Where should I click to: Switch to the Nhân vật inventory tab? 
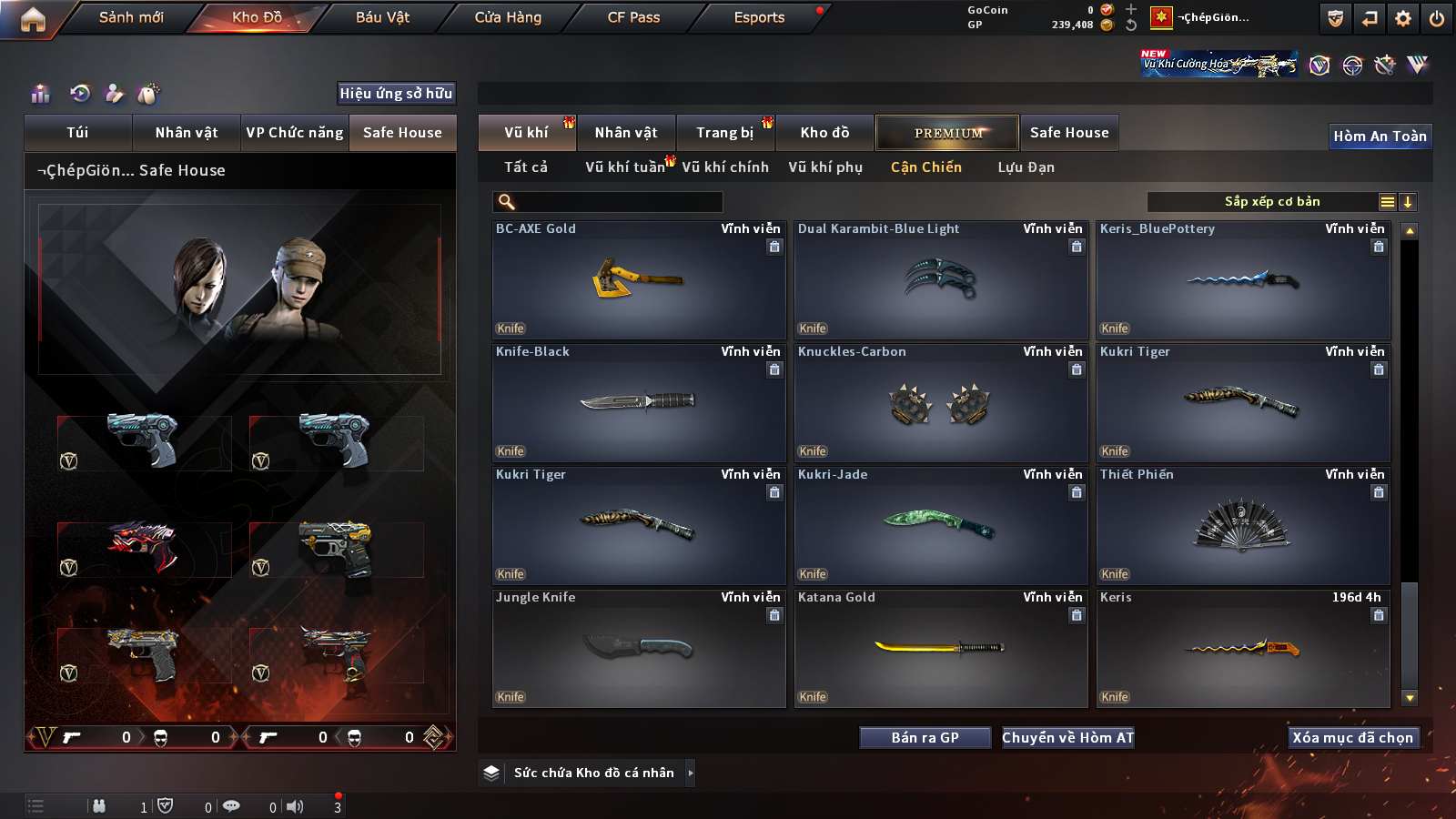[626, 133]
